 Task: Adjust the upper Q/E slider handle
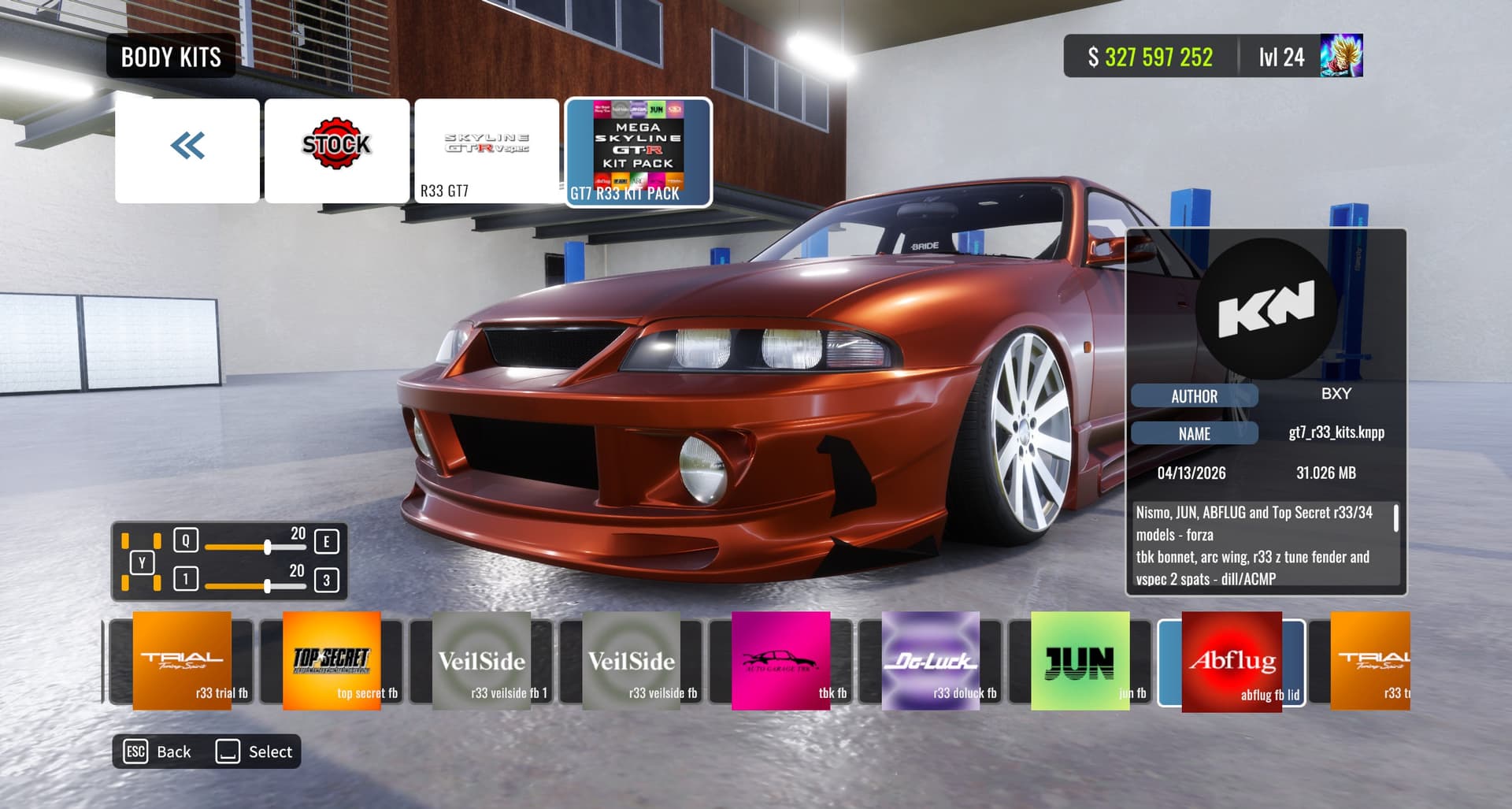click(x=268, y=547)
